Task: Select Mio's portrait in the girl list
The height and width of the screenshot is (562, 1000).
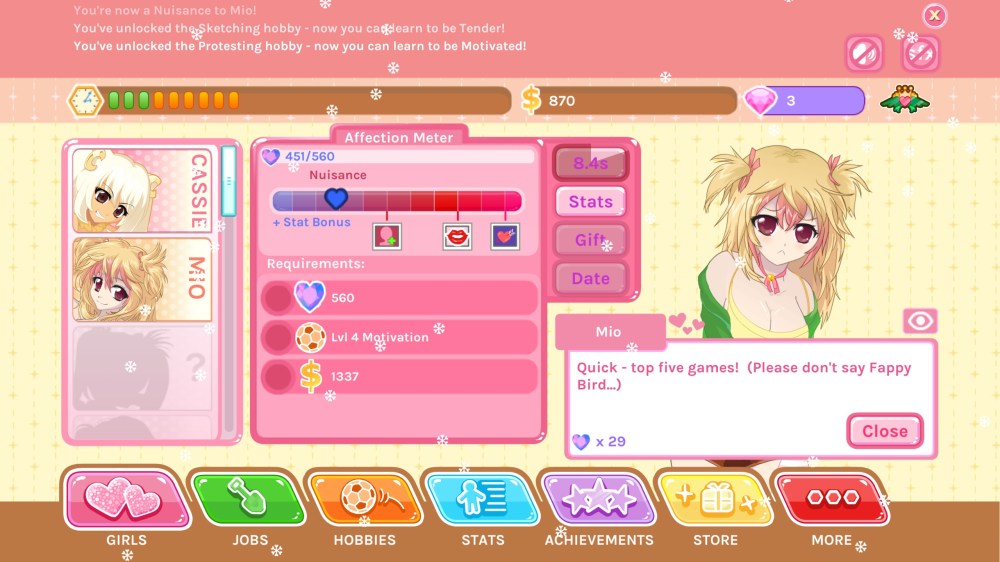Action: point(142,279)
